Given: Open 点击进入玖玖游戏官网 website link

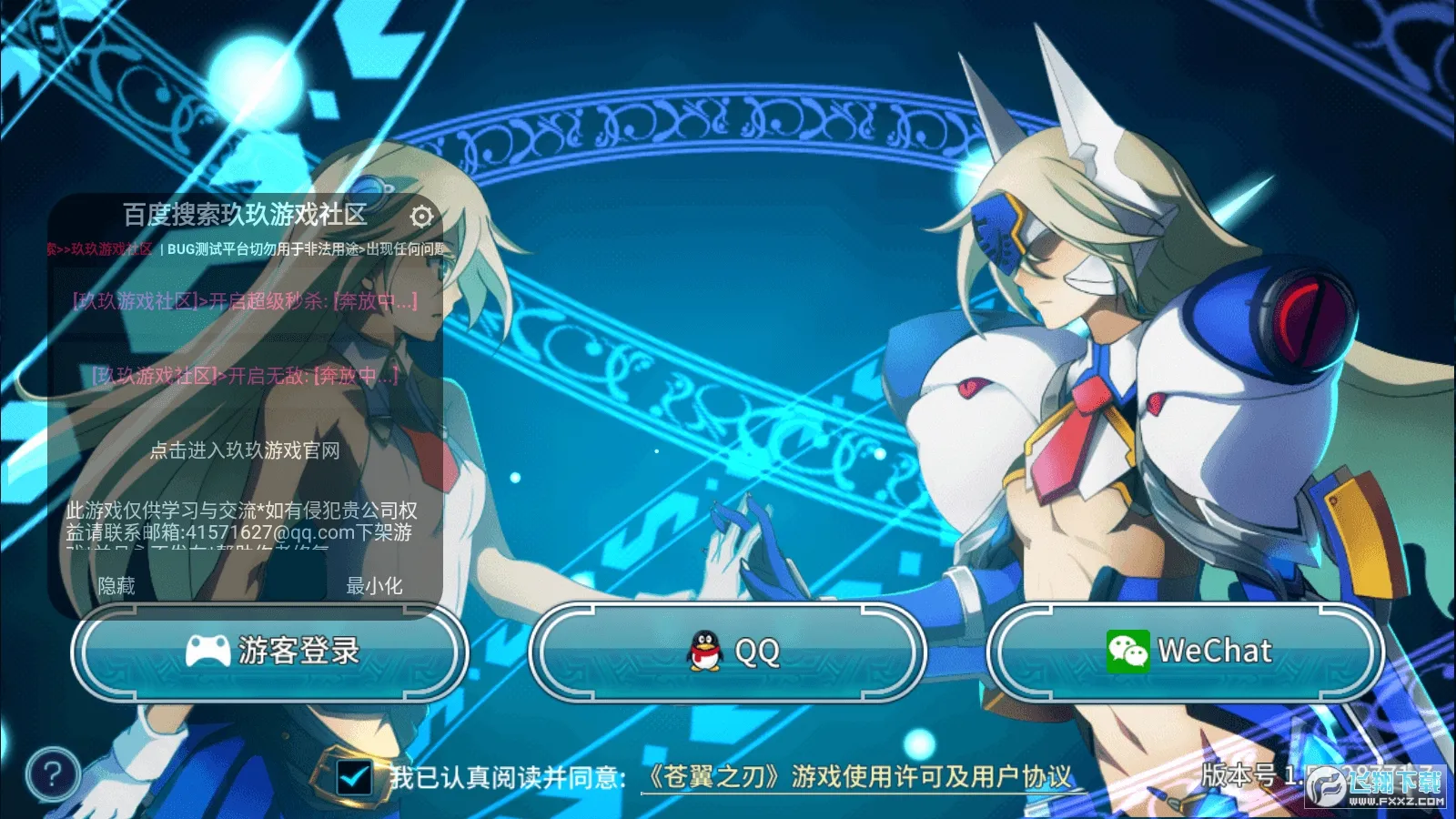Looking at the screenshot, I should (x=245, y=450).
